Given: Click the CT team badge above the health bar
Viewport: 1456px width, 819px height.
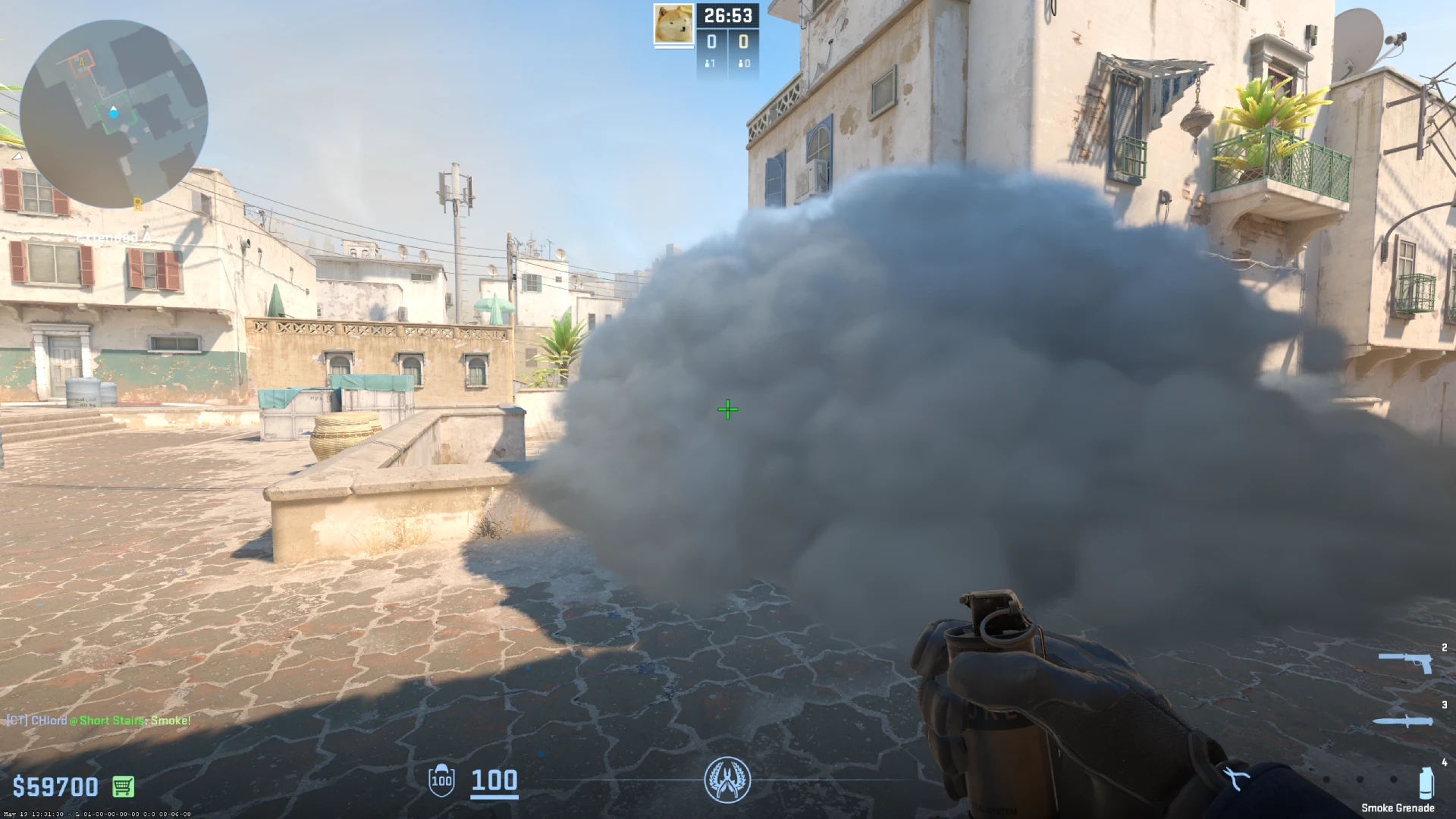Looking at the screenshot, I should click(x=728, y=778).
